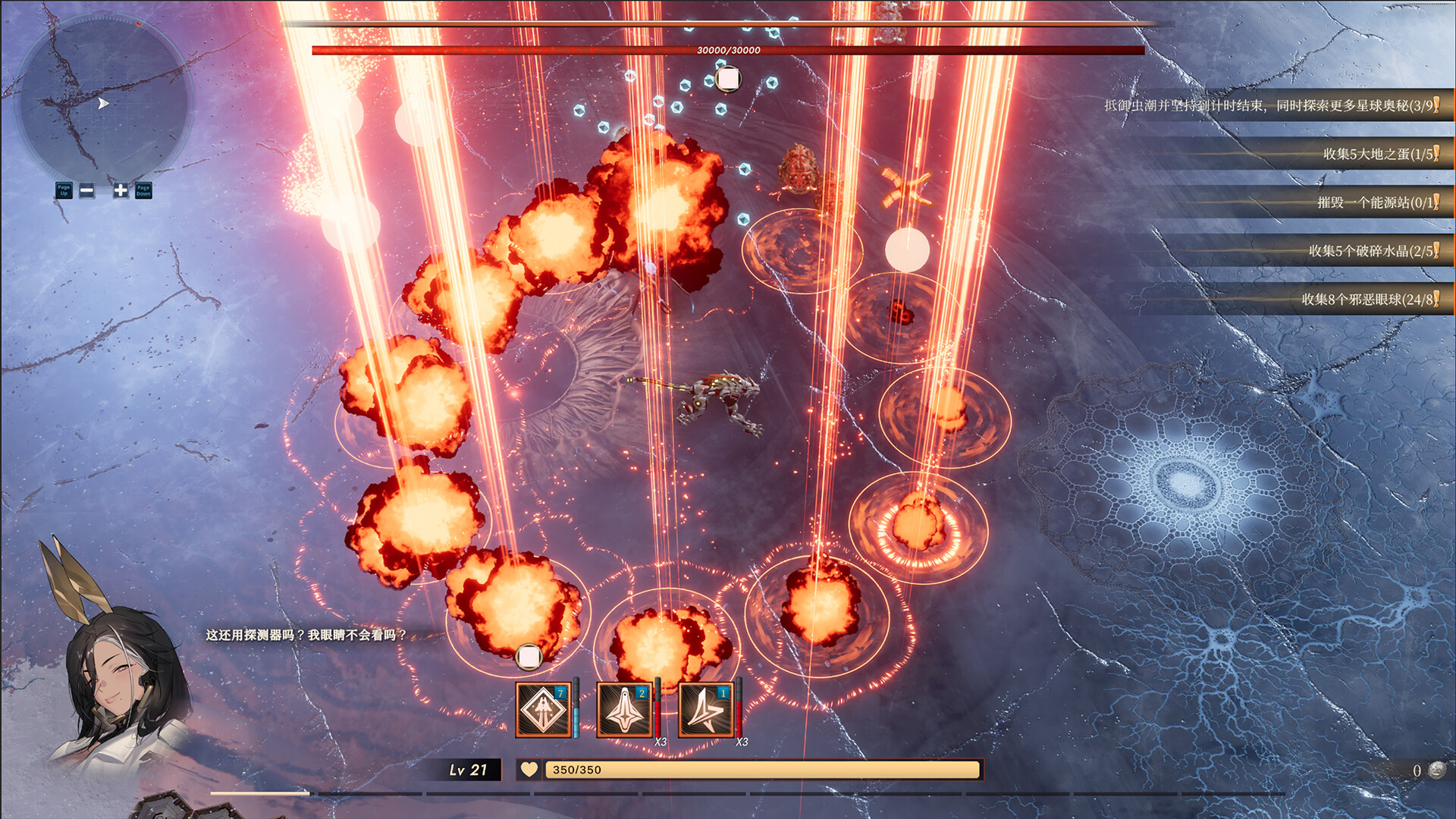Click the exclamation marker on 摧毁一个能源站 quest

[1436, 200]
